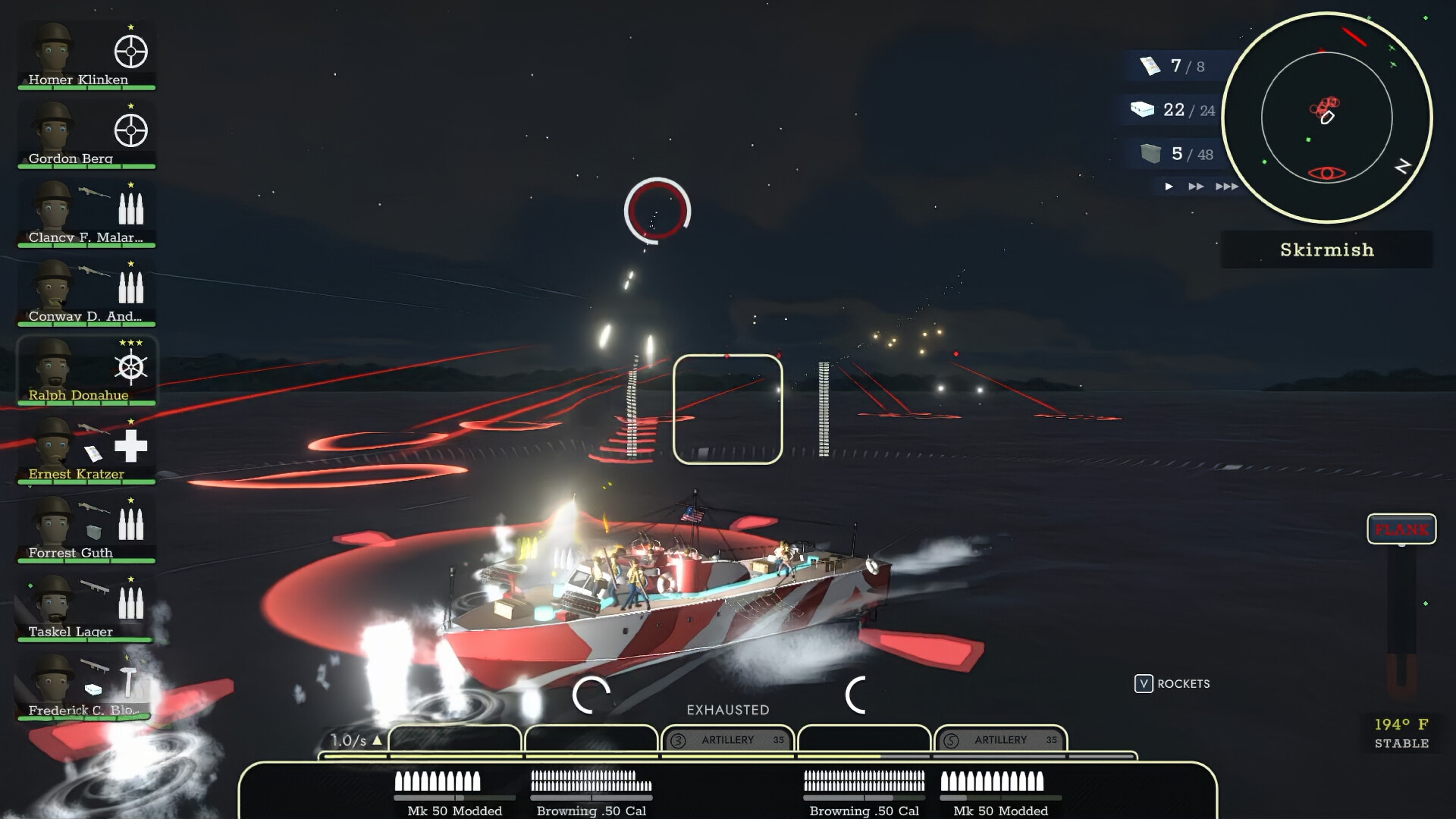Viewport: 1456px width, 819px height.
Task: Select crew member Homer Klinken
Action: coord(86,56)
